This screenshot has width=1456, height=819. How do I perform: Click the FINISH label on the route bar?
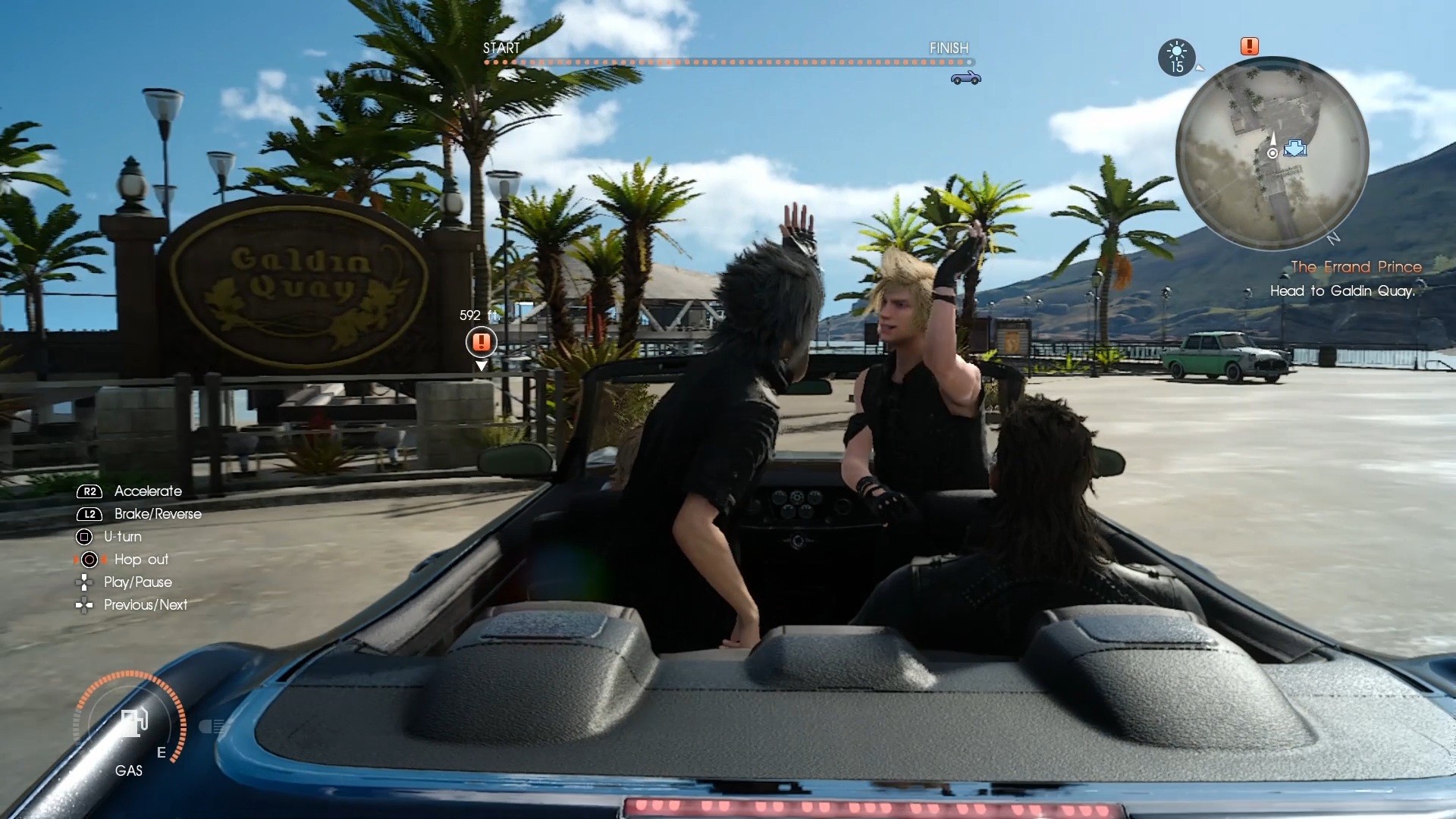tap(949, 48)
